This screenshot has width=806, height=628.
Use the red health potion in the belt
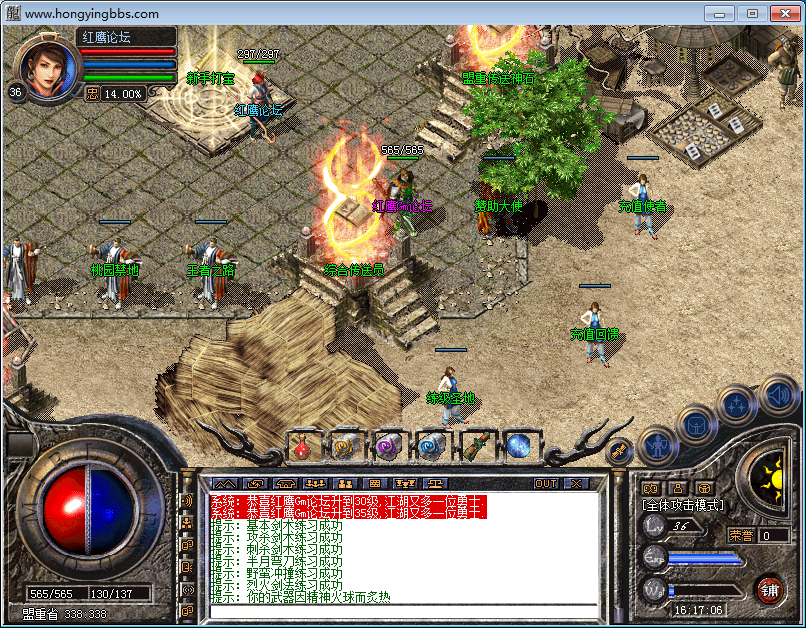(x=303, y=446)
